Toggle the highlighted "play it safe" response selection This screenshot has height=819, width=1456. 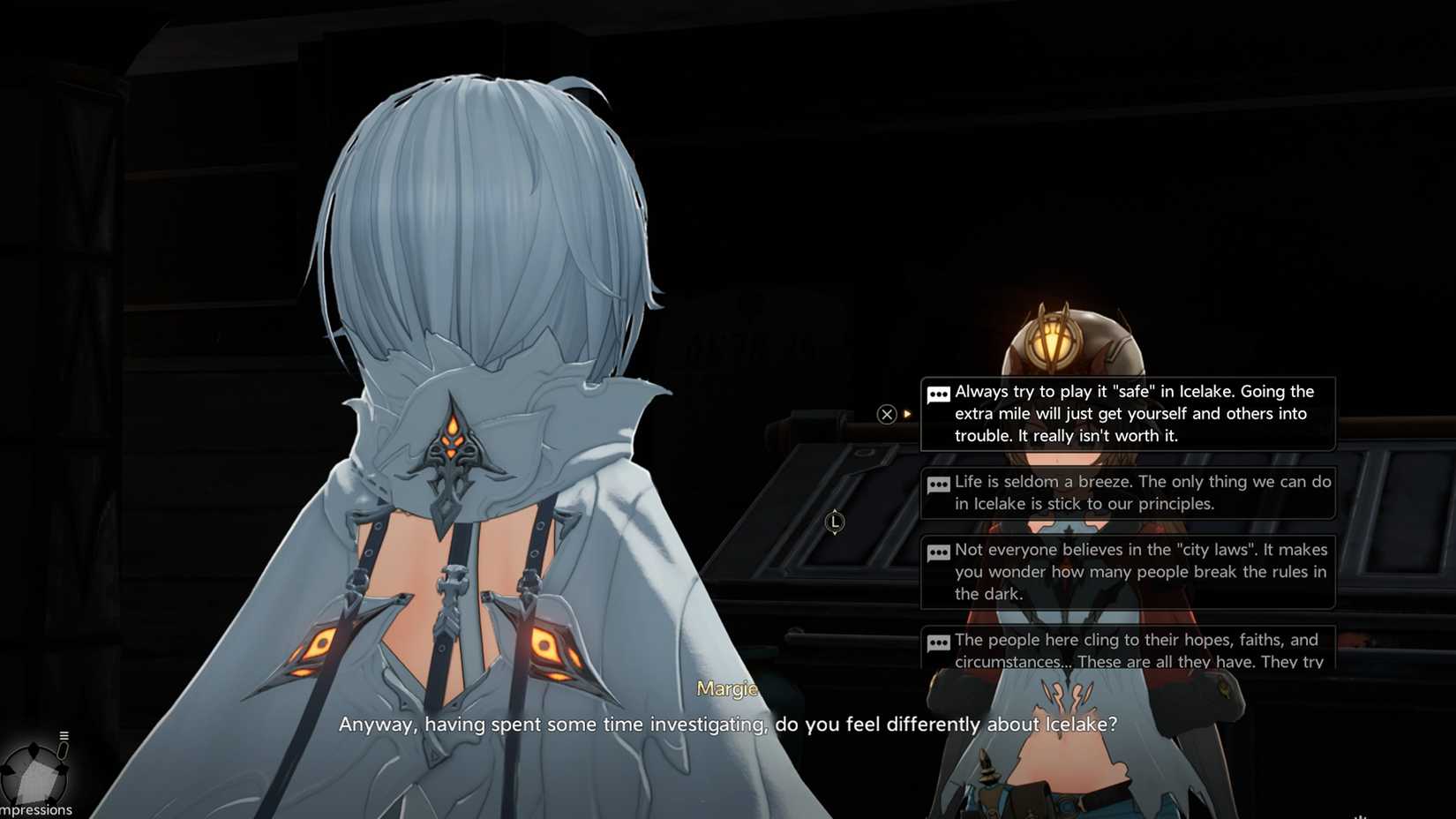tap(1130, 413)
